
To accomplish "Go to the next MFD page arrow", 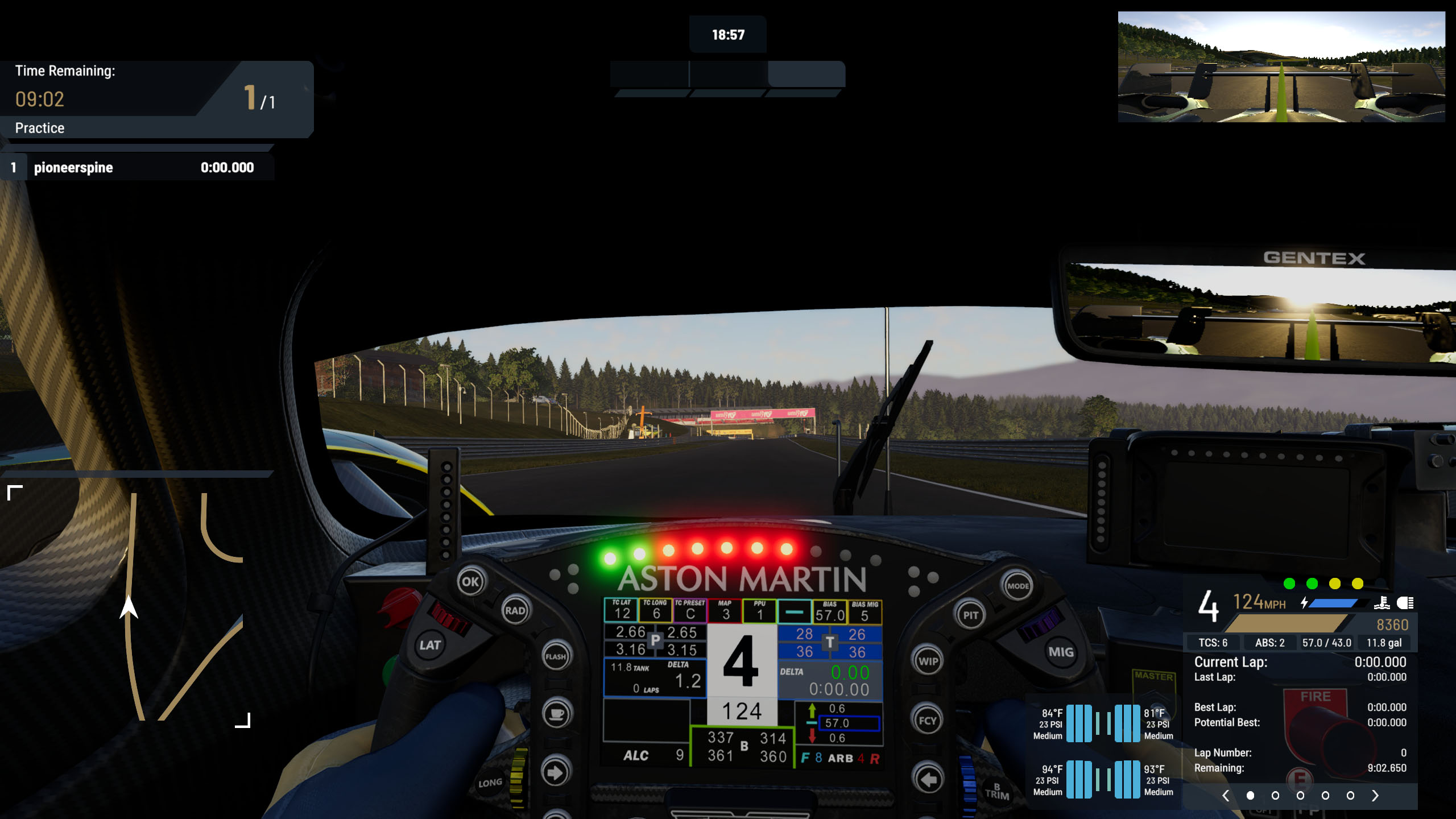I will pyautogui.click(x=1375, y=796).
